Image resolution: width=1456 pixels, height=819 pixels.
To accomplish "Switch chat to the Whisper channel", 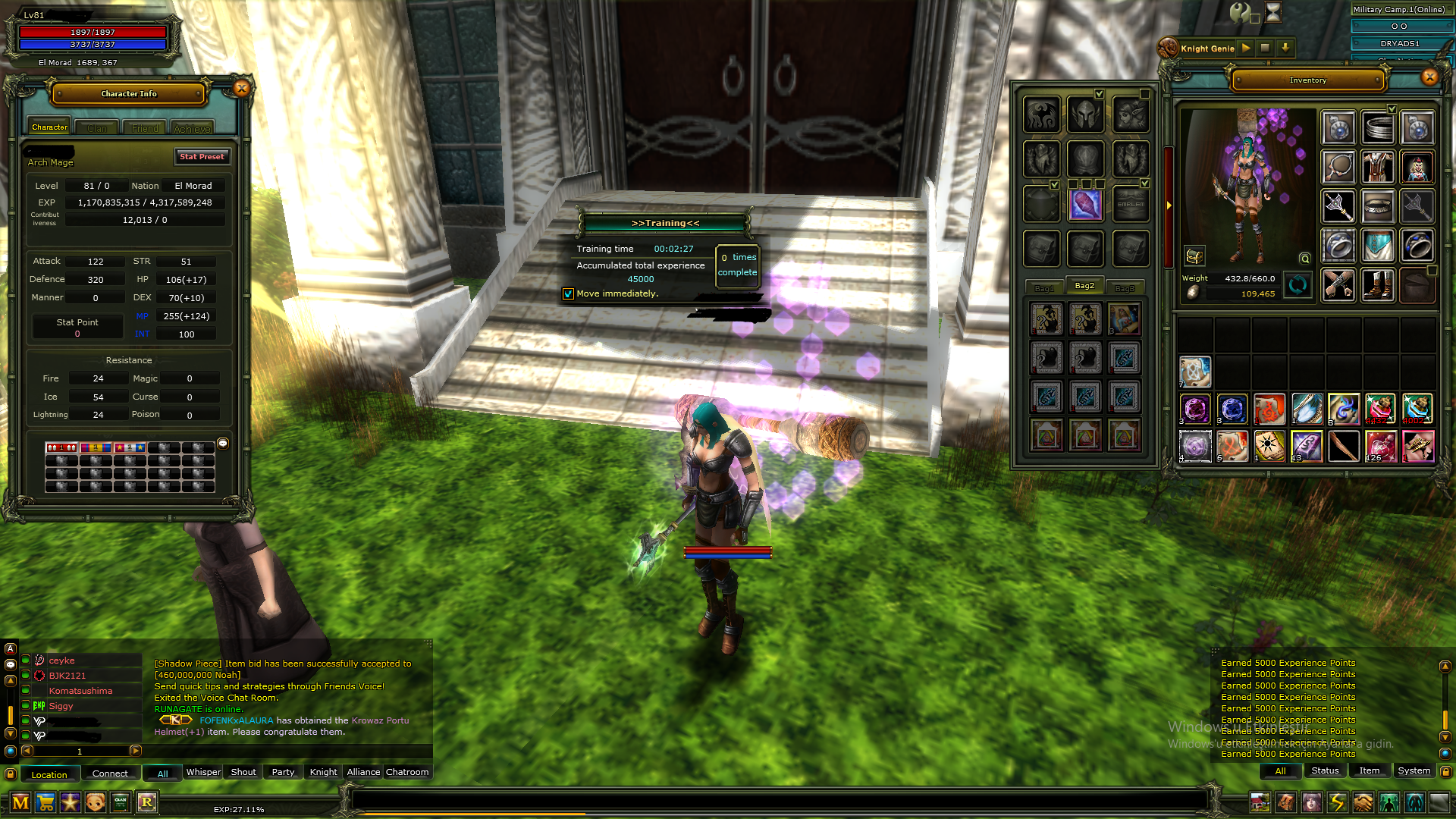I will 203,772.
